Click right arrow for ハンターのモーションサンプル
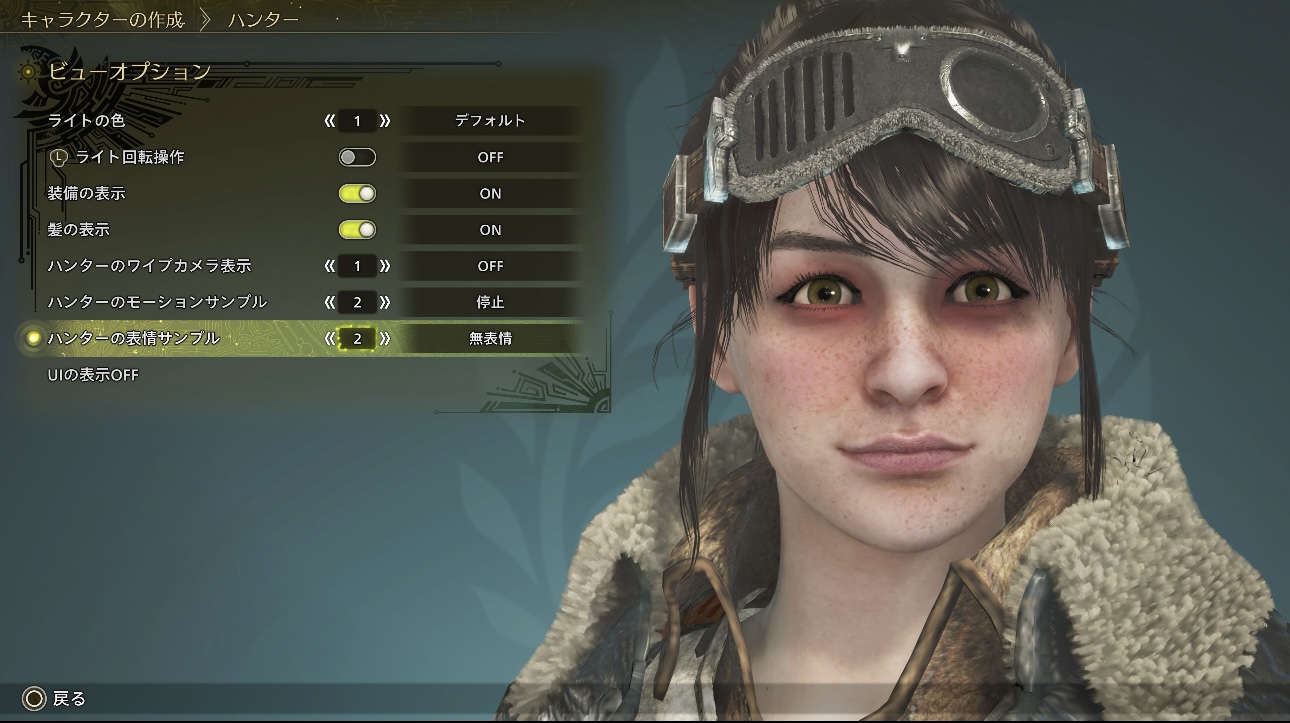The height and width of the screenshot is (723, 1290). 385,302
